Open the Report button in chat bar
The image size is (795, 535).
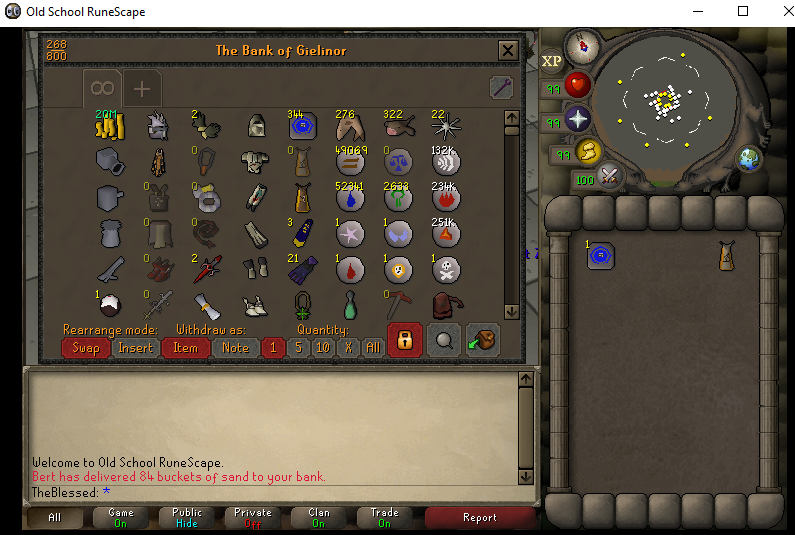point(479,517)
